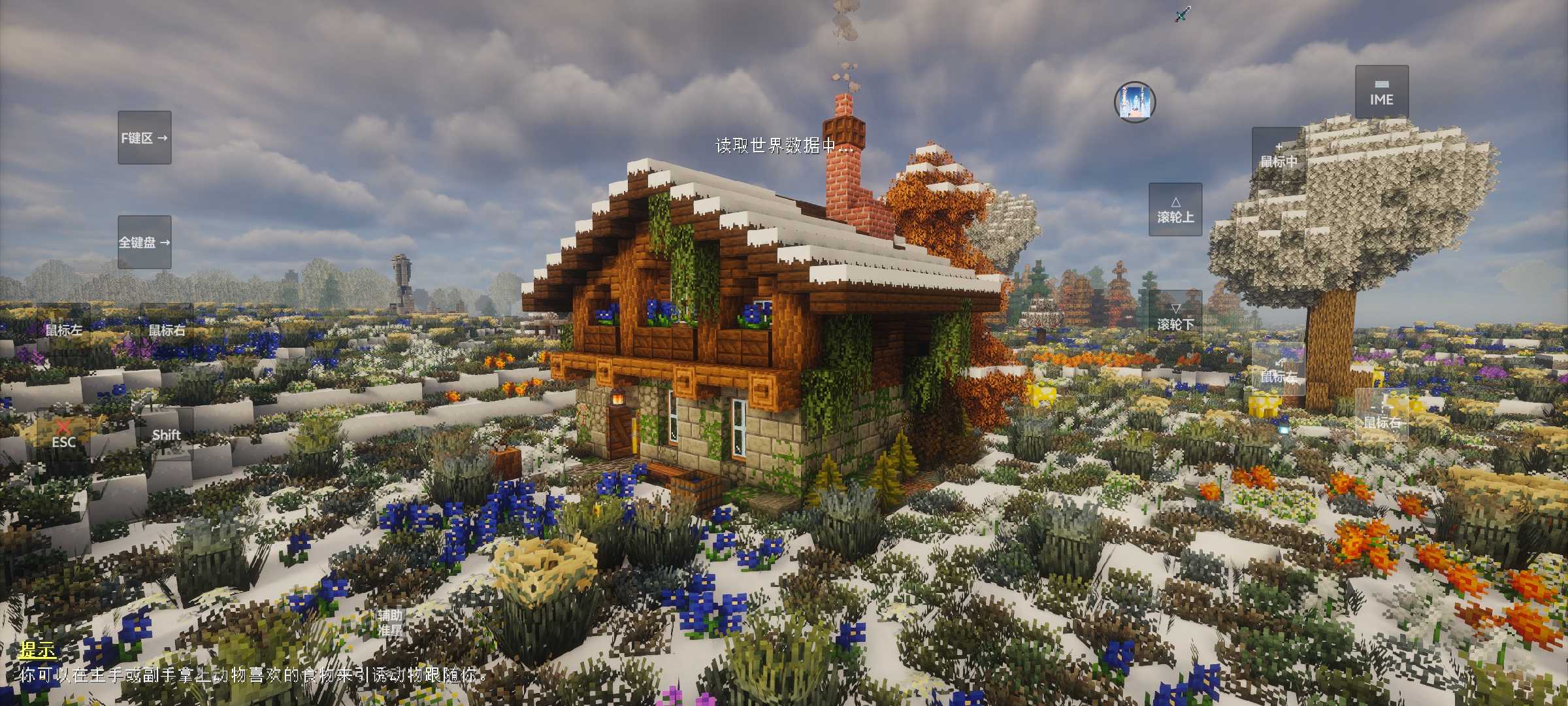Viewport: 1568px width, 706px height.
Task: Tap the ESC button with red X
Action: [x=63, y=435]
